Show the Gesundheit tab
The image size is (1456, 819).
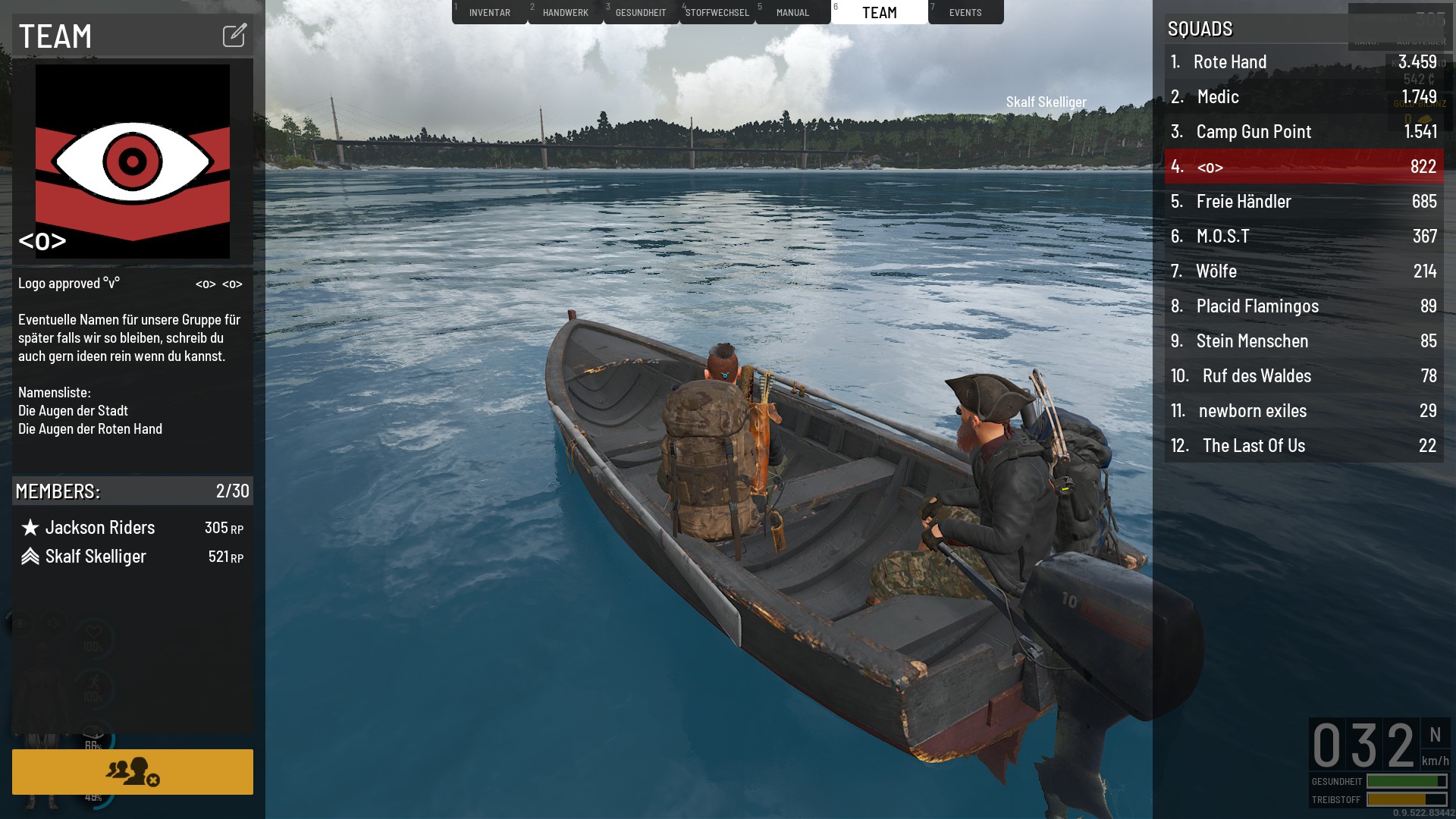pyautogui.click(x=641, y=12)
